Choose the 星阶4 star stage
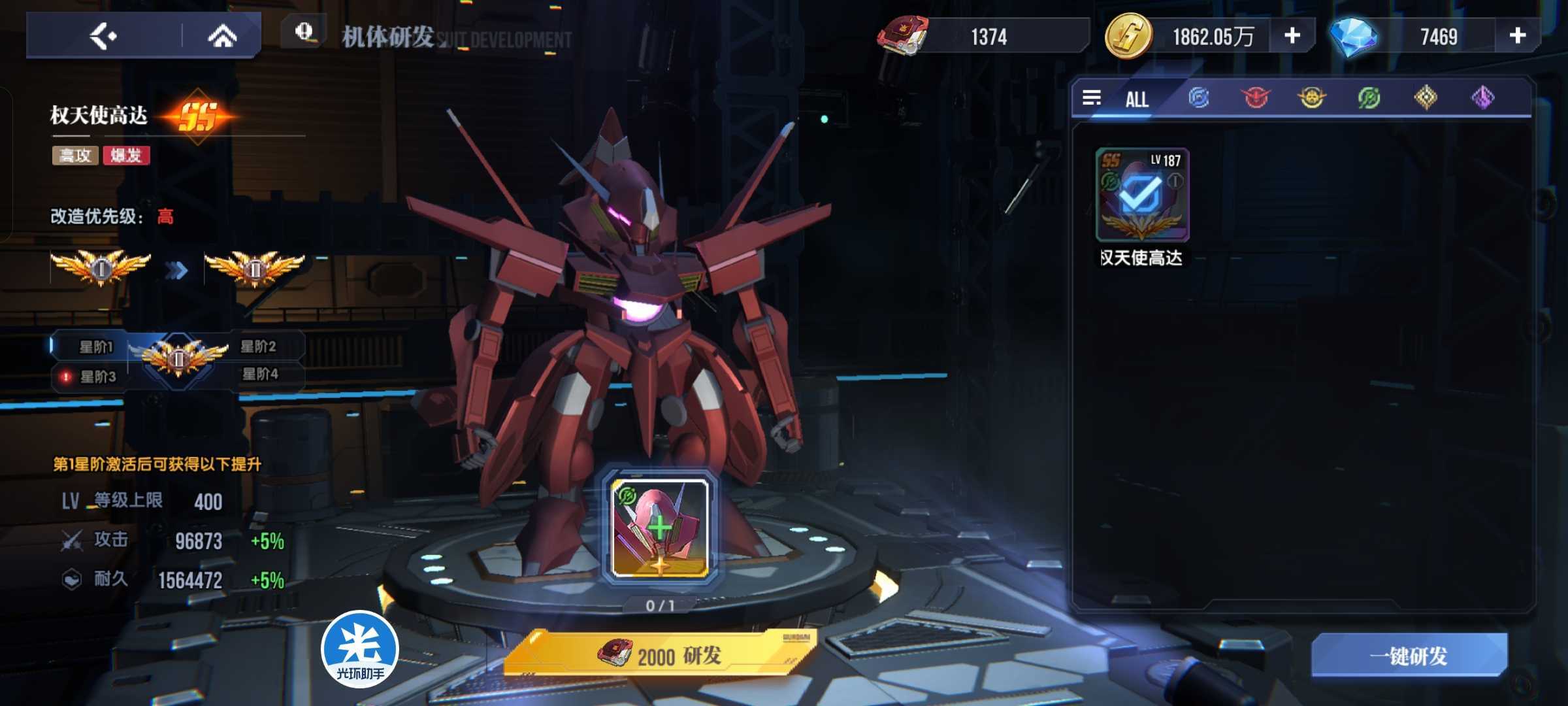The image size is (1568, 706). [x=261, y=374]
